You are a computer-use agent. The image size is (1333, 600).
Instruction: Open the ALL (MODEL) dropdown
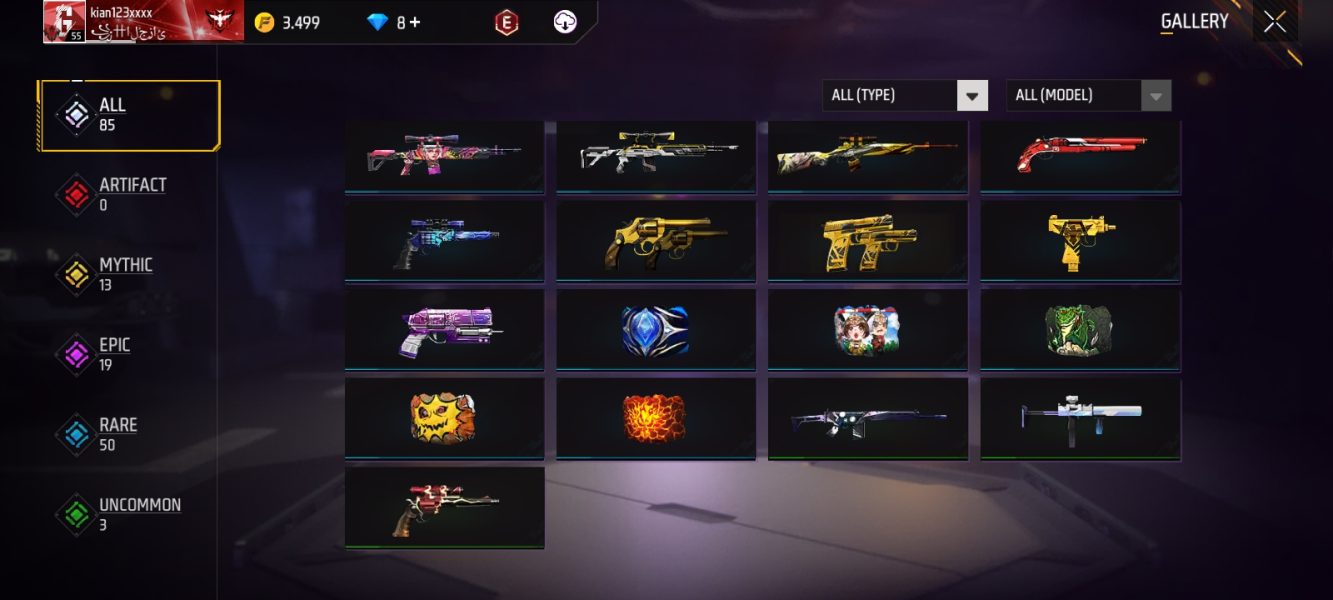click(1088, 96)
